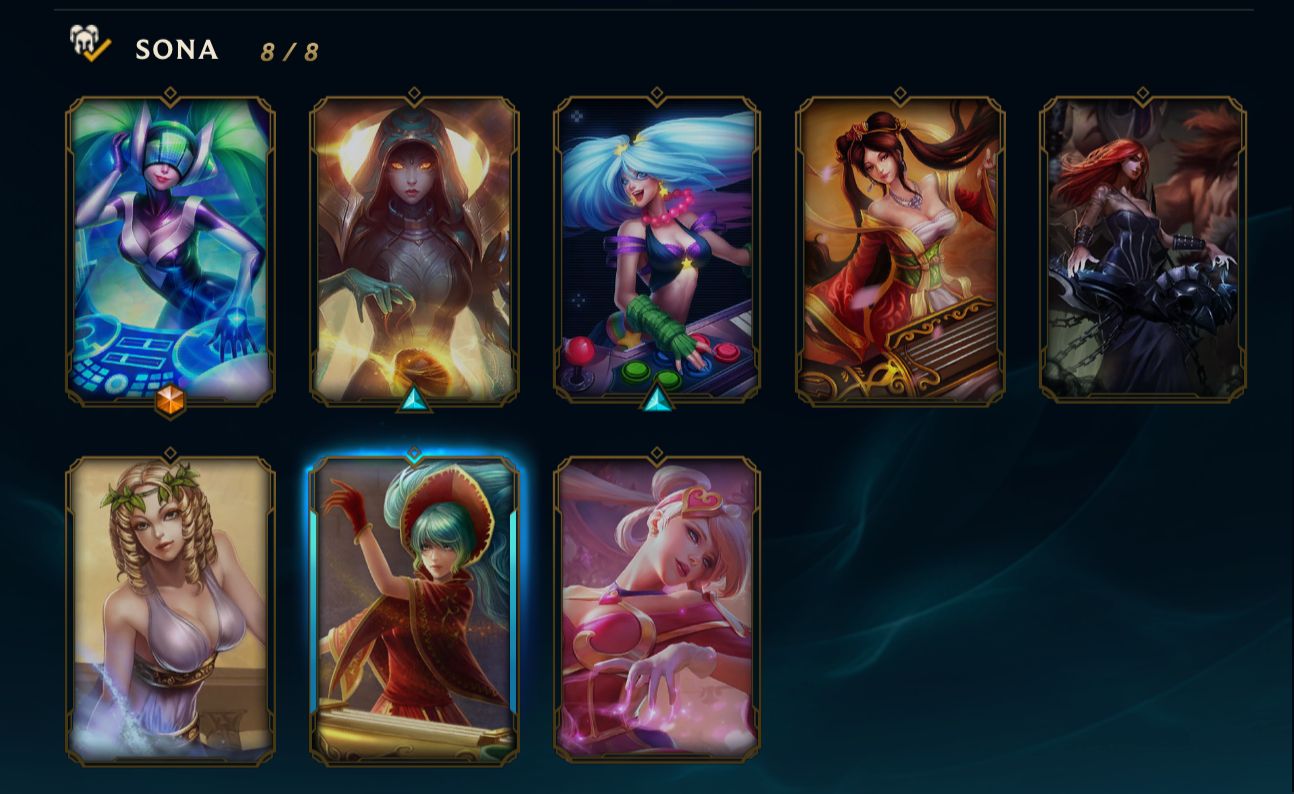The width and height of the screenshot is (1294, 794).
Task: Click the diamond ornament atop the Sweetheart Sona card
Action: [x=655, y=455]
